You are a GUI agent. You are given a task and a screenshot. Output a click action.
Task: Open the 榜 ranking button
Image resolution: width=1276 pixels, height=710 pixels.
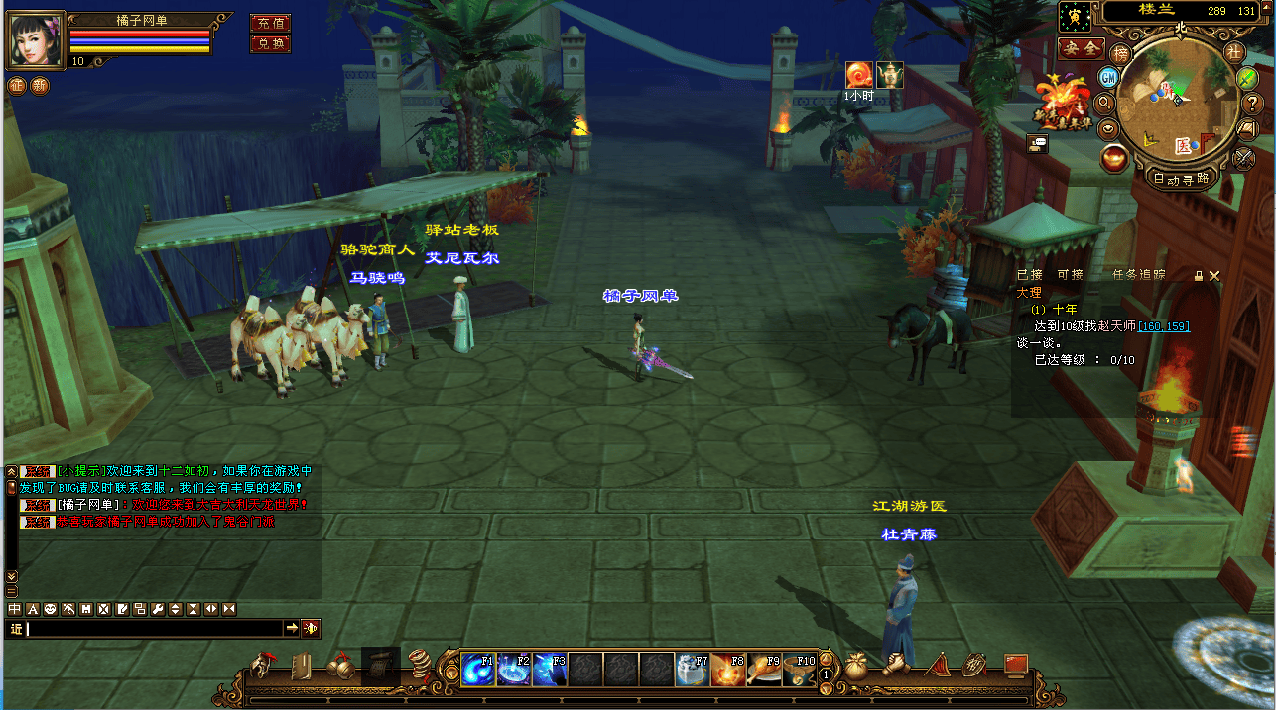[1121, 53]
